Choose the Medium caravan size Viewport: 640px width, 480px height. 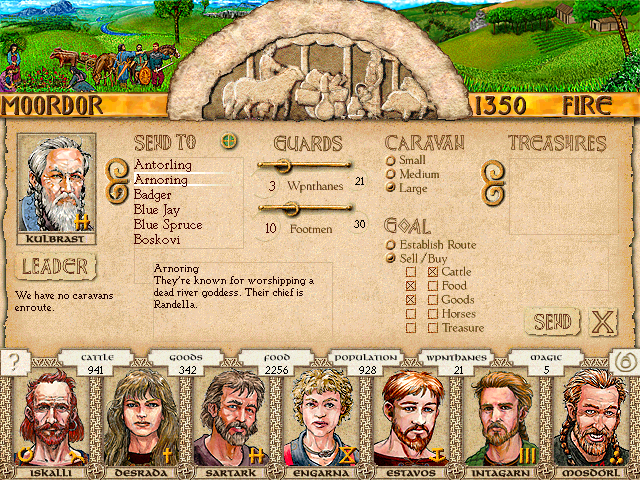(x=390, y=174)
